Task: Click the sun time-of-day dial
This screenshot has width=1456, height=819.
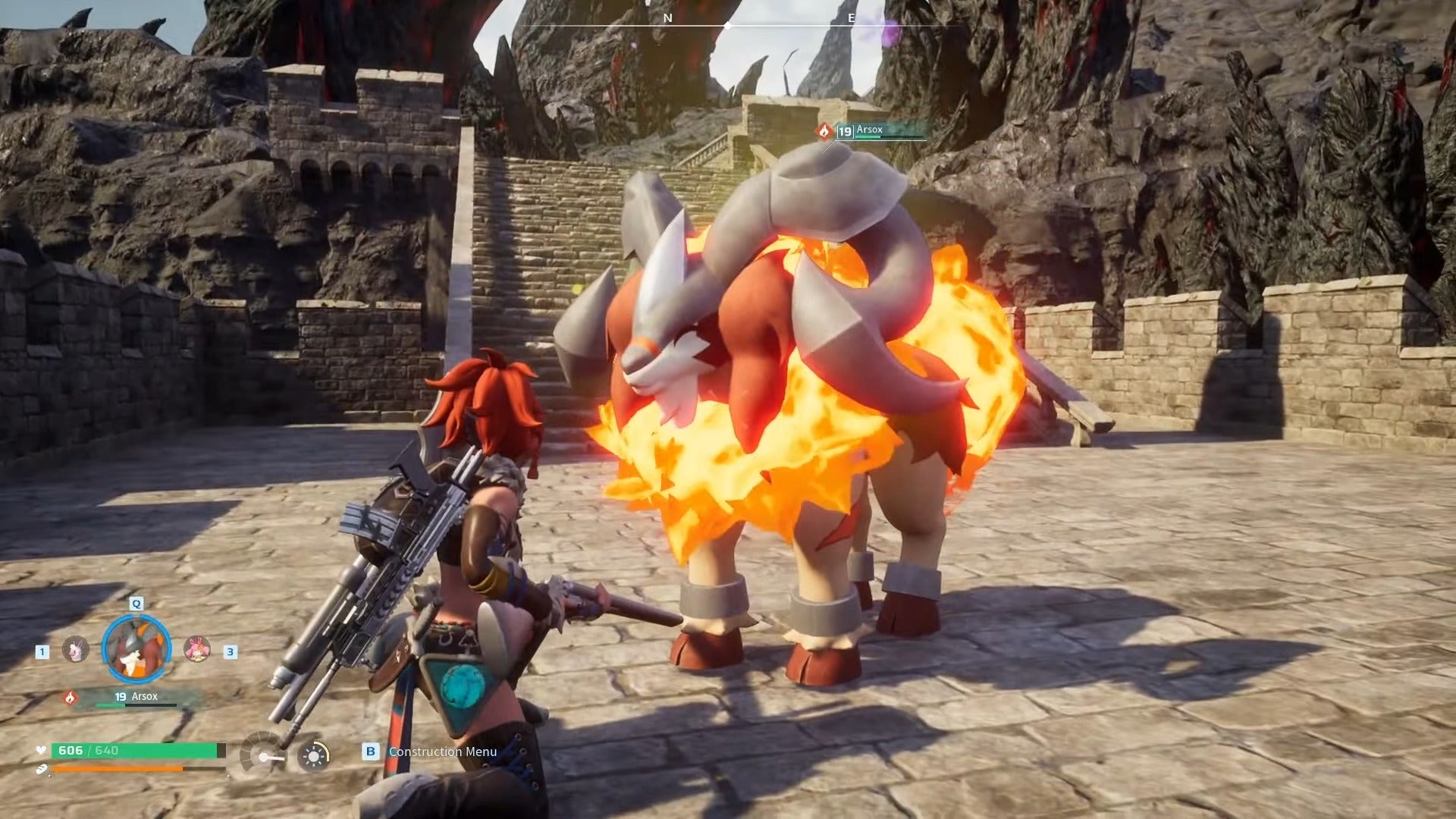Action: [x=313, y=755]
